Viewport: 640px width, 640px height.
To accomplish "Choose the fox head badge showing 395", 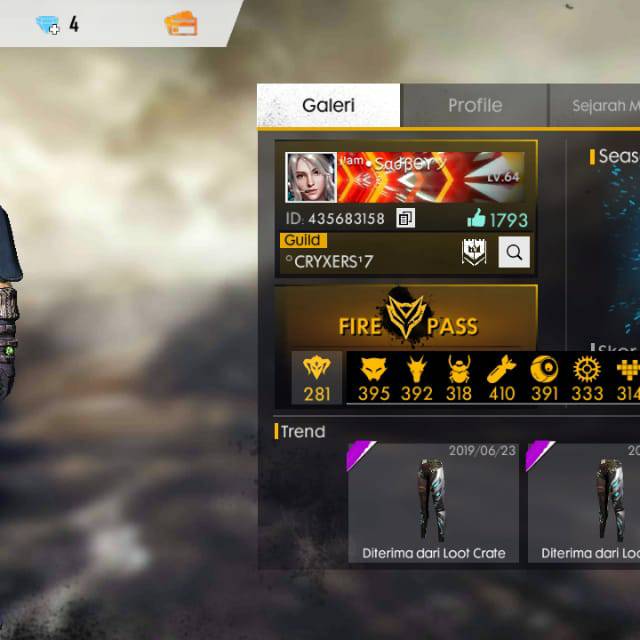I will click(x=373, y=378).
